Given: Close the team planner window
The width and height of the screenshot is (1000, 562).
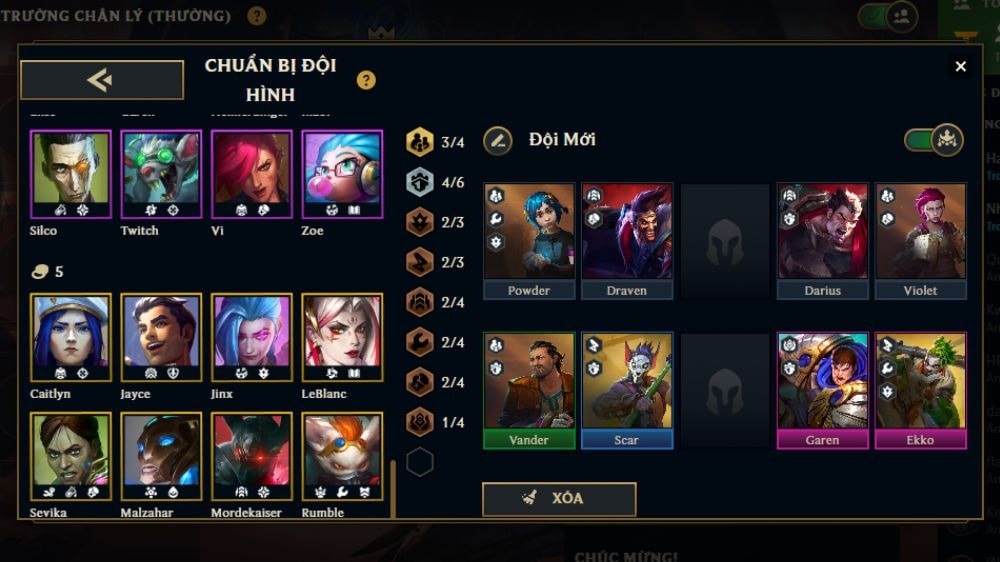Looking at the screenshot, I should click(960, 66).
